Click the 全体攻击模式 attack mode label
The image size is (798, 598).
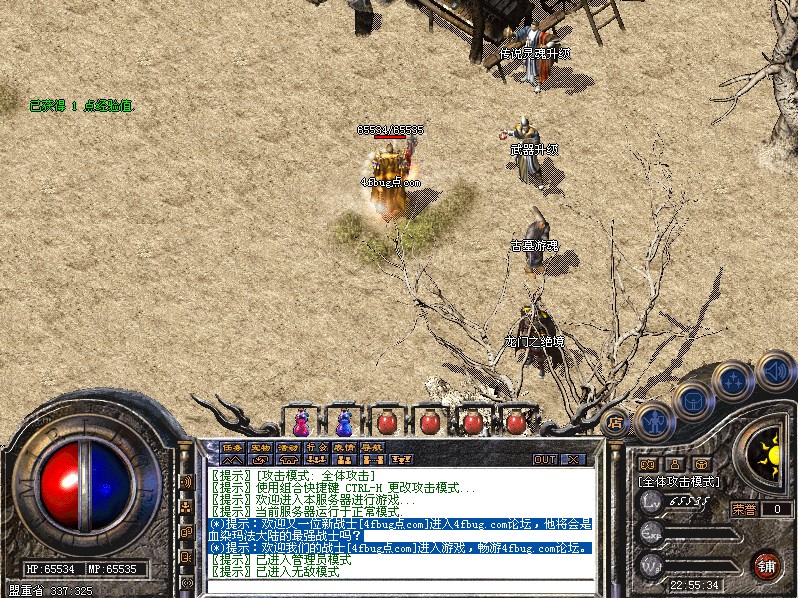[x=679, y=481]
